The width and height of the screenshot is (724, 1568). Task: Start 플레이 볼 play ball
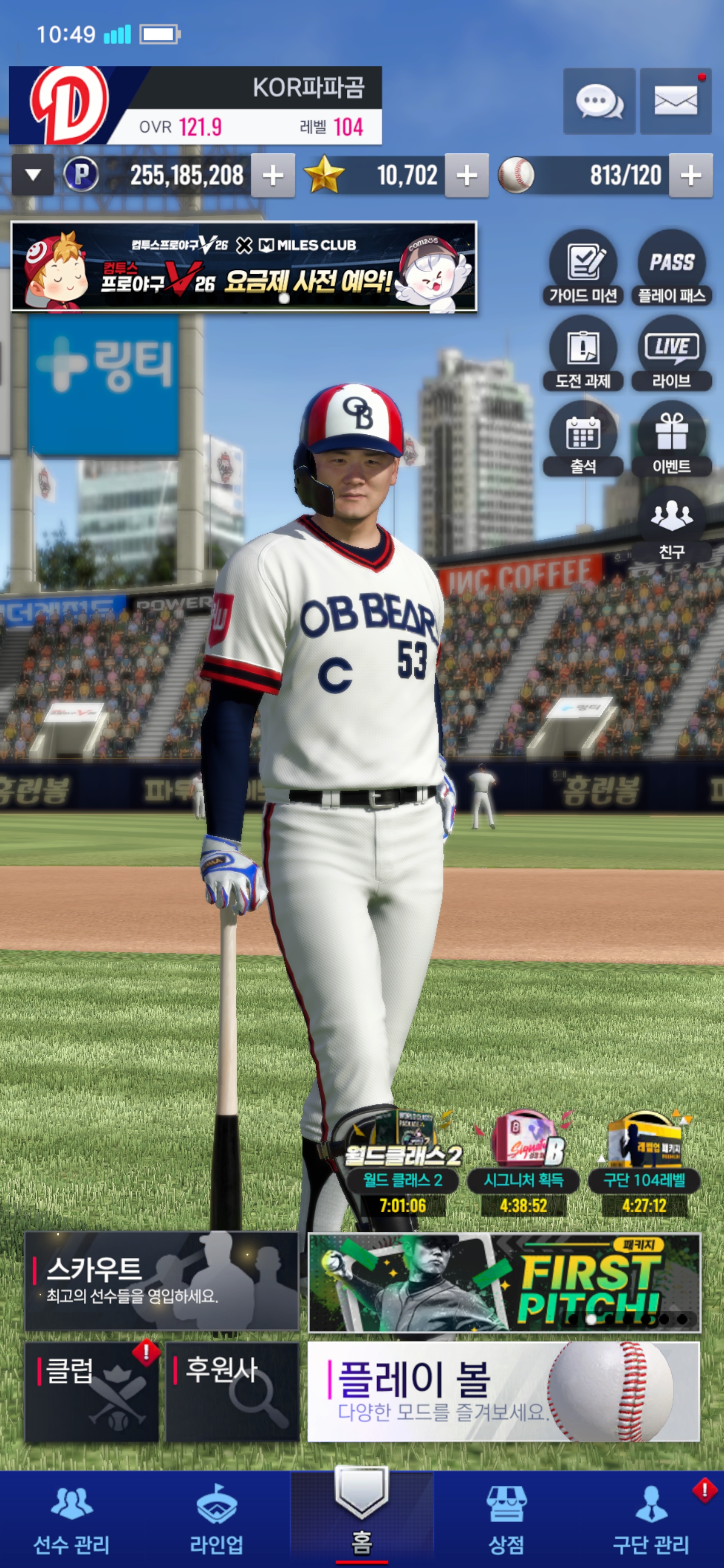[x=503, y=1392]
